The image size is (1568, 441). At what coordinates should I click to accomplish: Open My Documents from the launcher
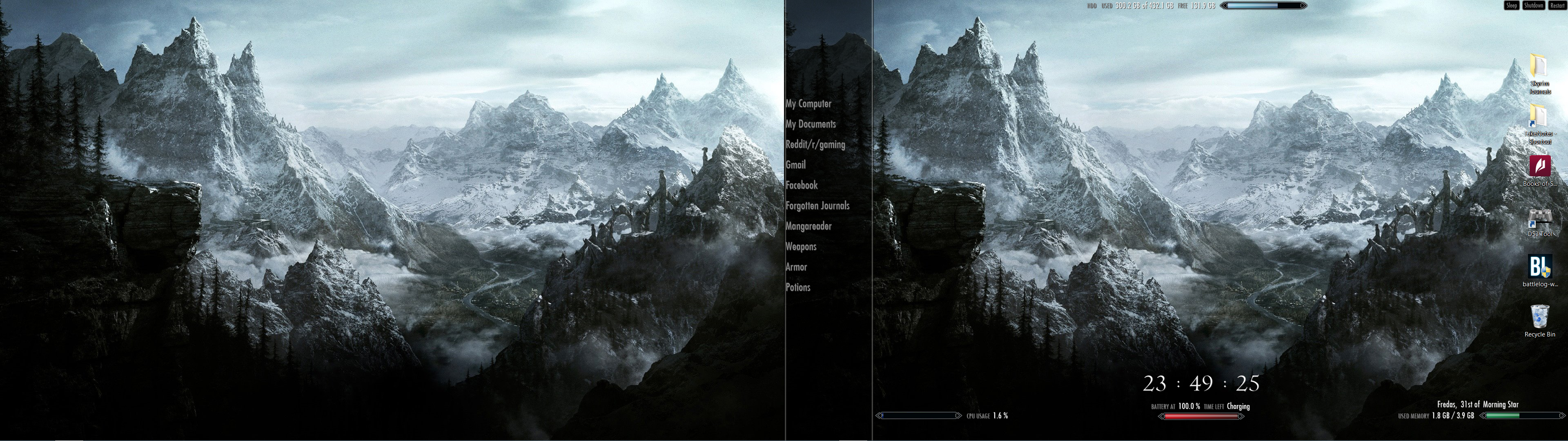pyautogui.click(x=811, y=124)
